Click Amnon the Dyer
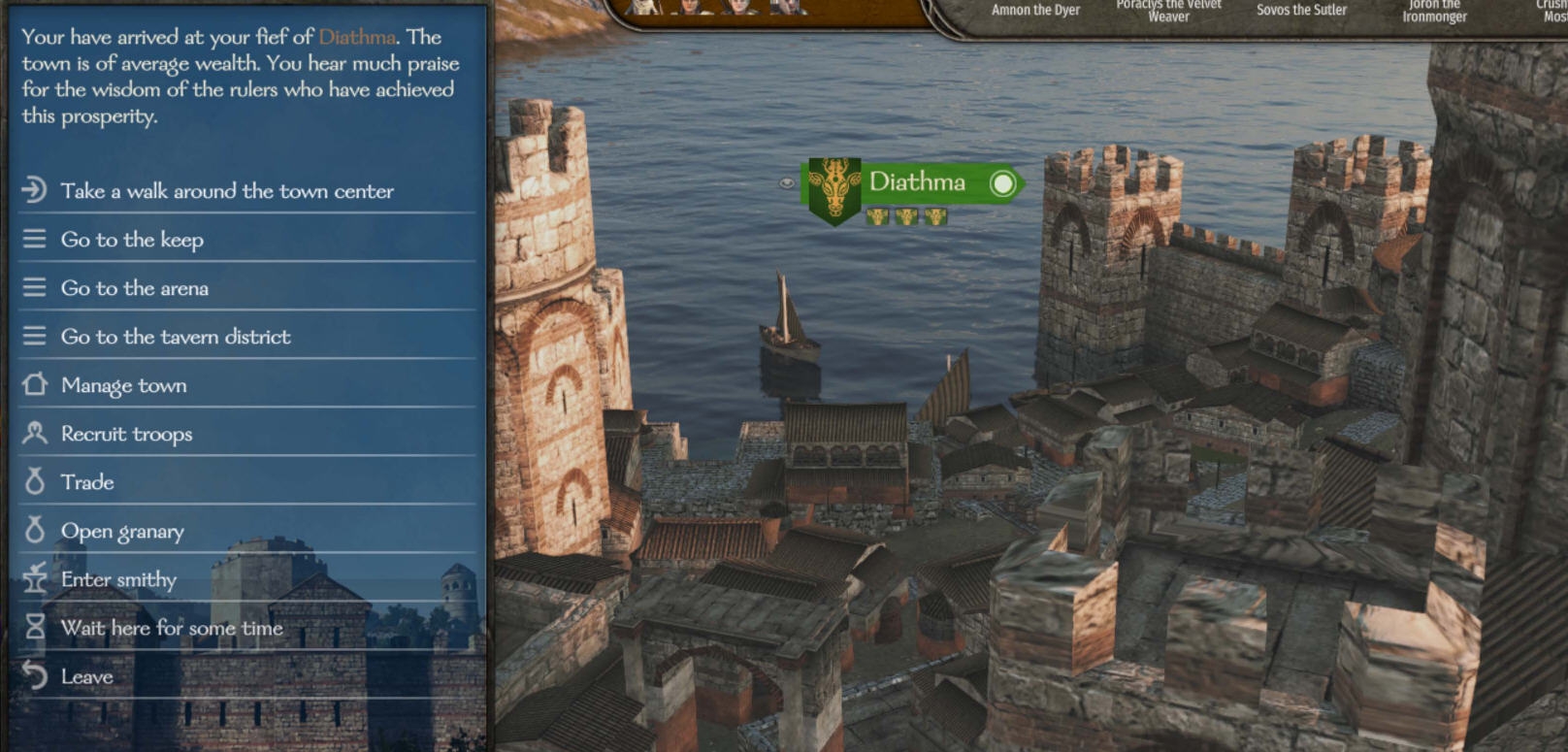This screenshot has height=752, width=1568. pos(1034,8)
